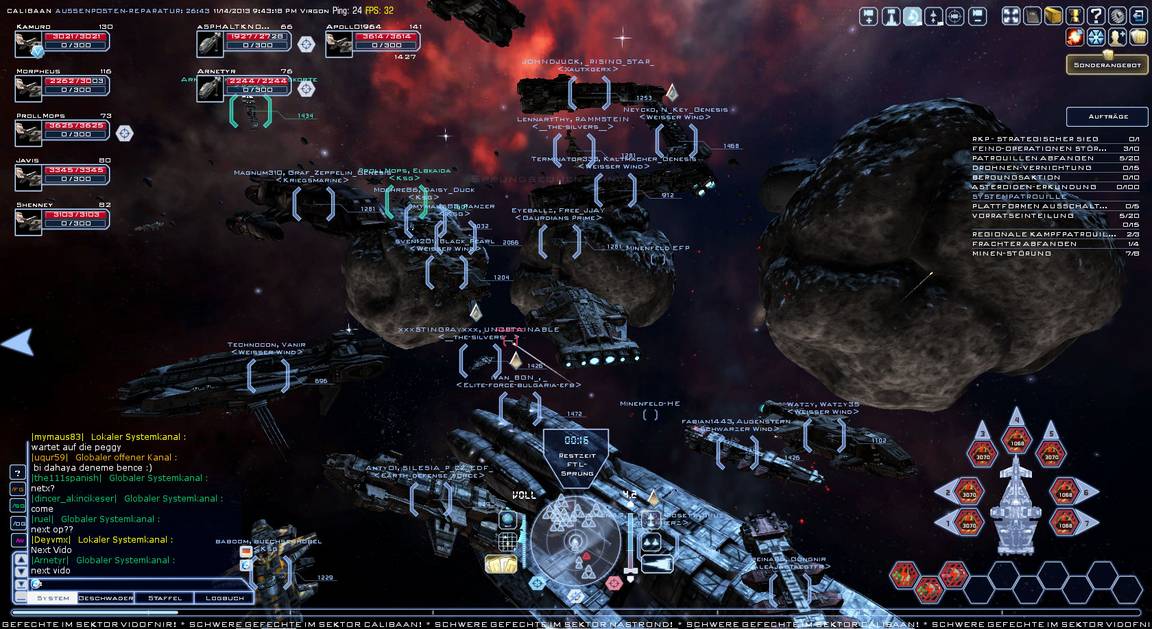Switch to the Geschwader chat tab
Image resolution: width=1152 pixels, height=629 pixels.
click(107, 598)
